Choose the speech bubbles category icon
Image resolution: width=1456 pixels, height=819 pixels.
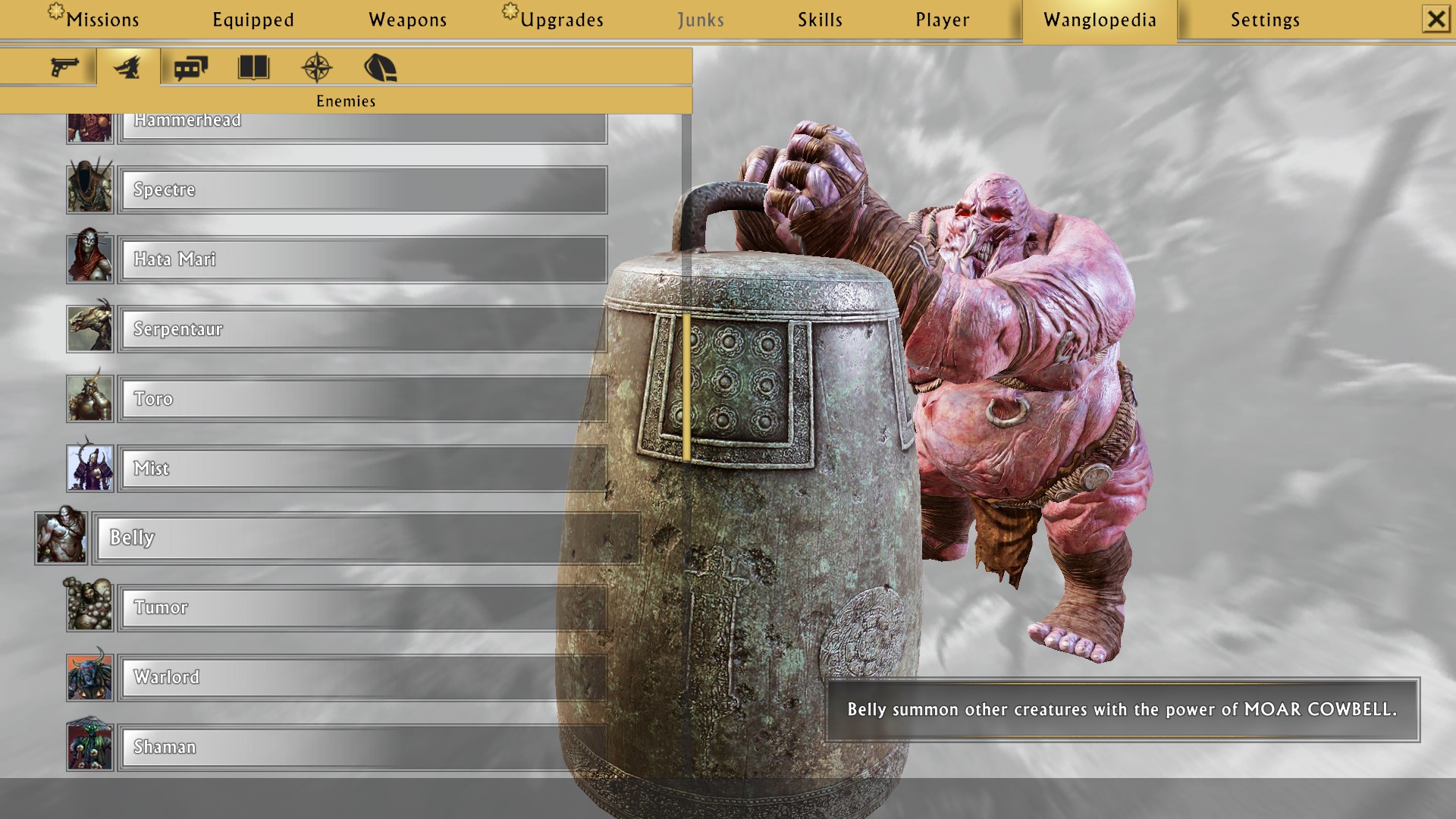pos(190,67)
